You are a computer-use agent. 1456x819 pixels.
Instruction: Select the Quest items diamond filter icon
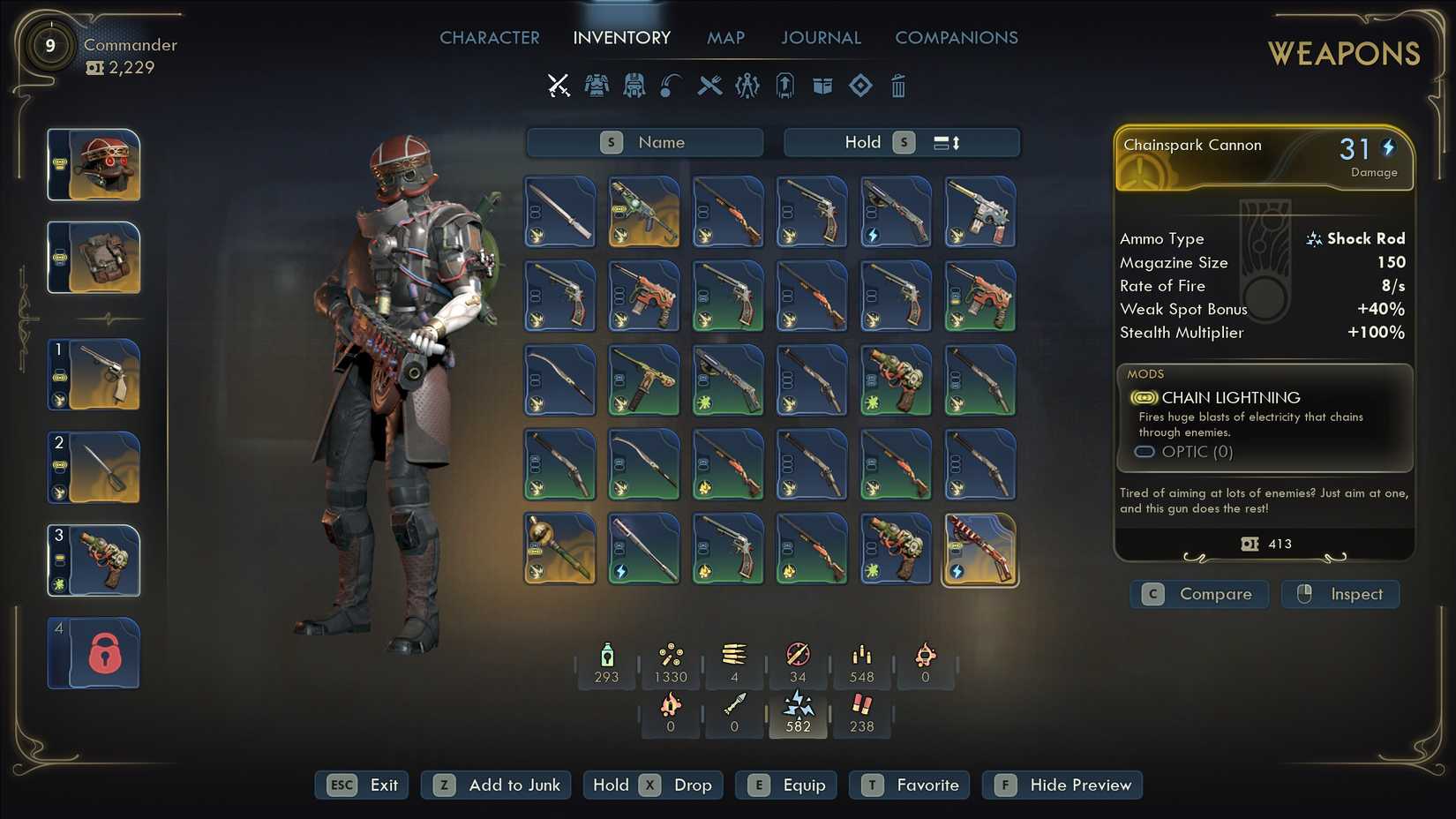click(860, 86)
